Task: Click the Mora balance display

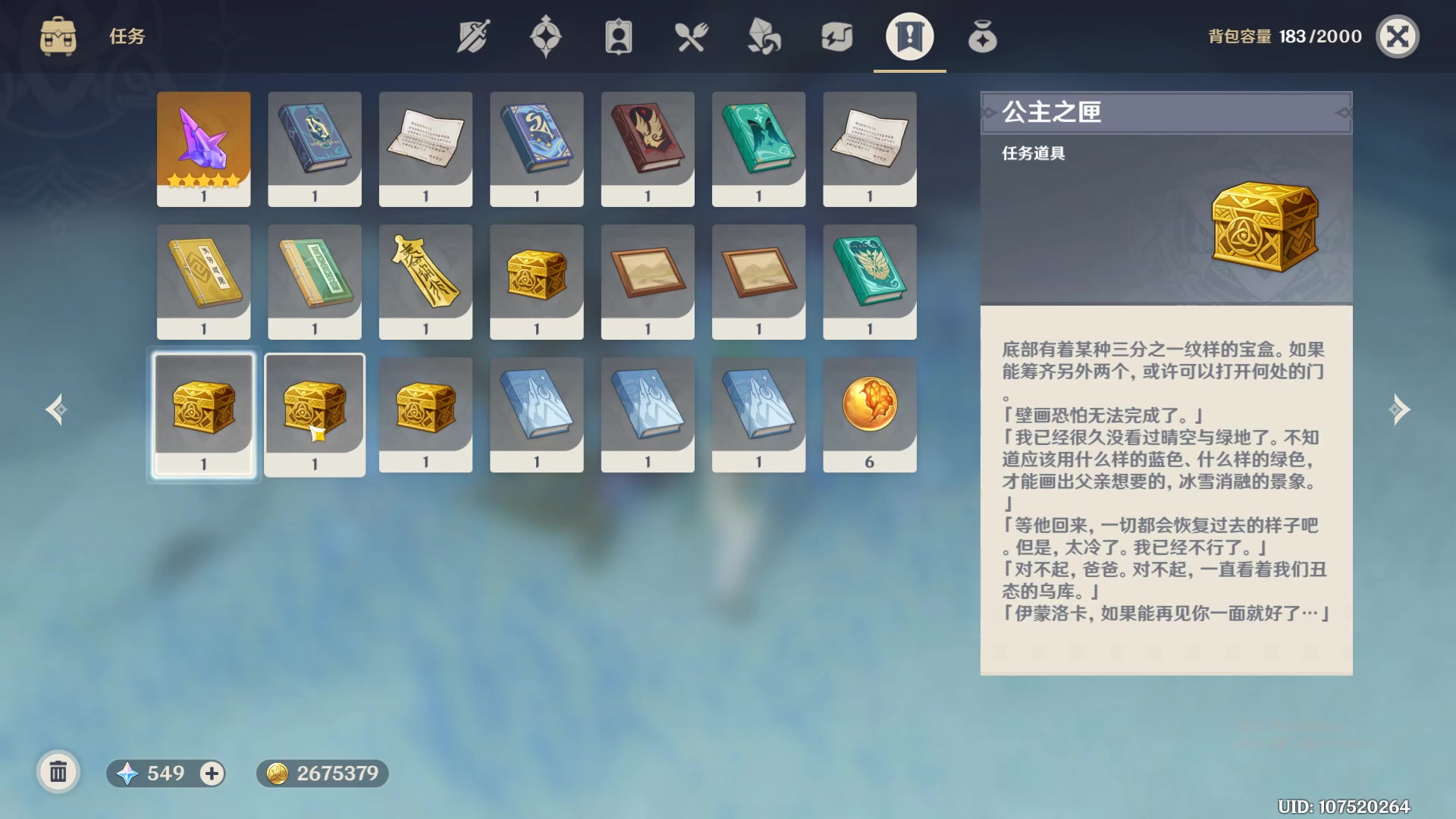Action: point(322,774)
